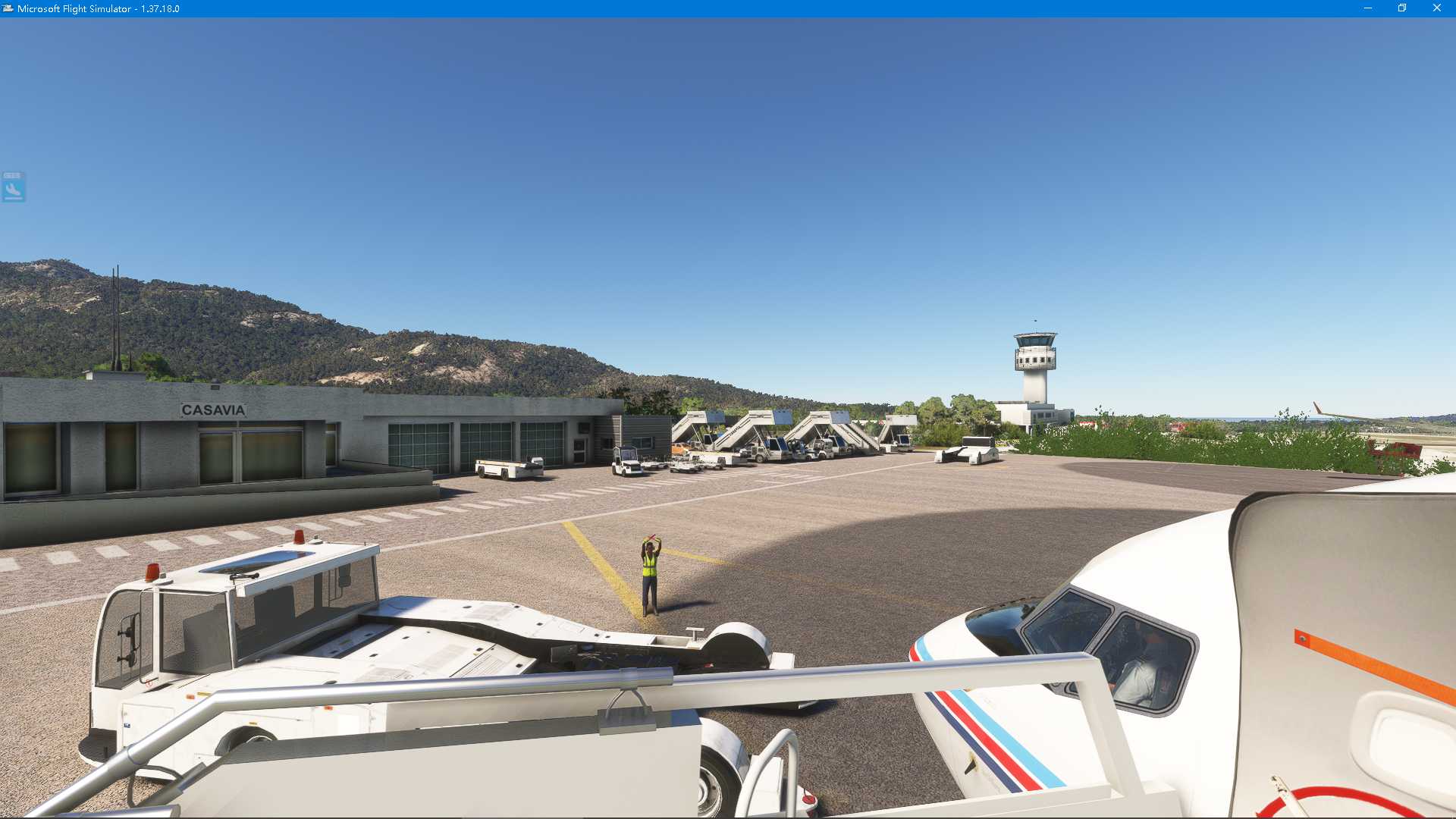Open the GSX ground services menu icon

(12, 187)
